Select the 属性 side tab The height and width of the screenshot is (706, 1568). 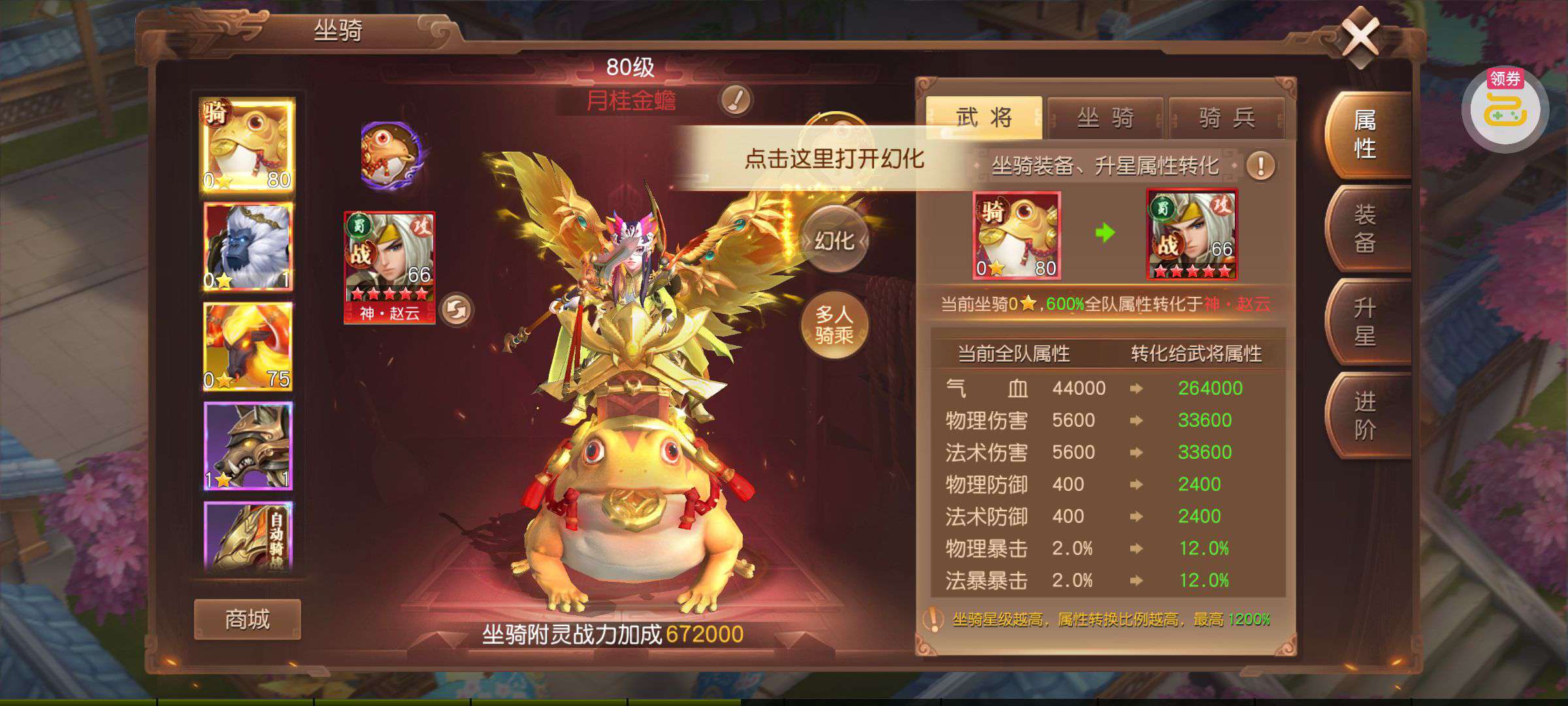pos(1365,135)
